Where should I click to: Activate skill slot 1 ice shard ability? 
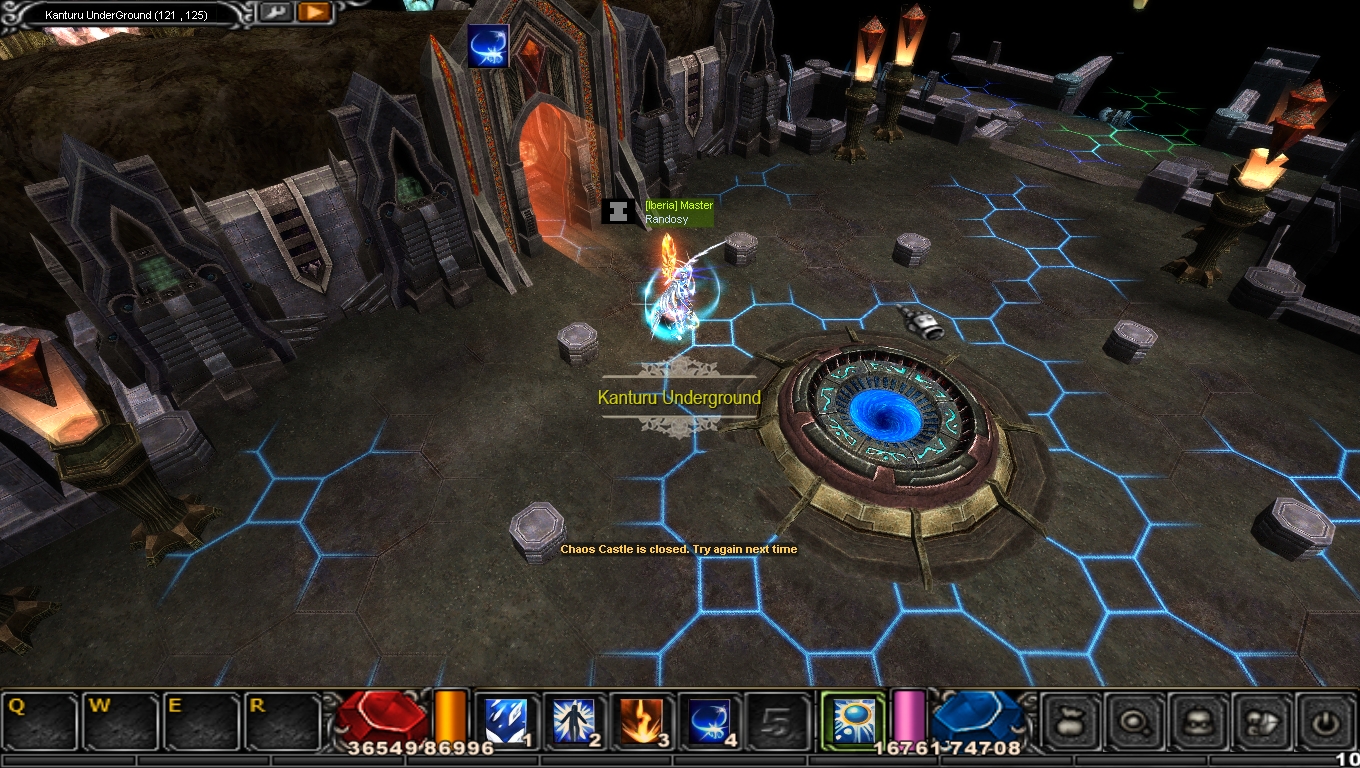click(507, 722)
